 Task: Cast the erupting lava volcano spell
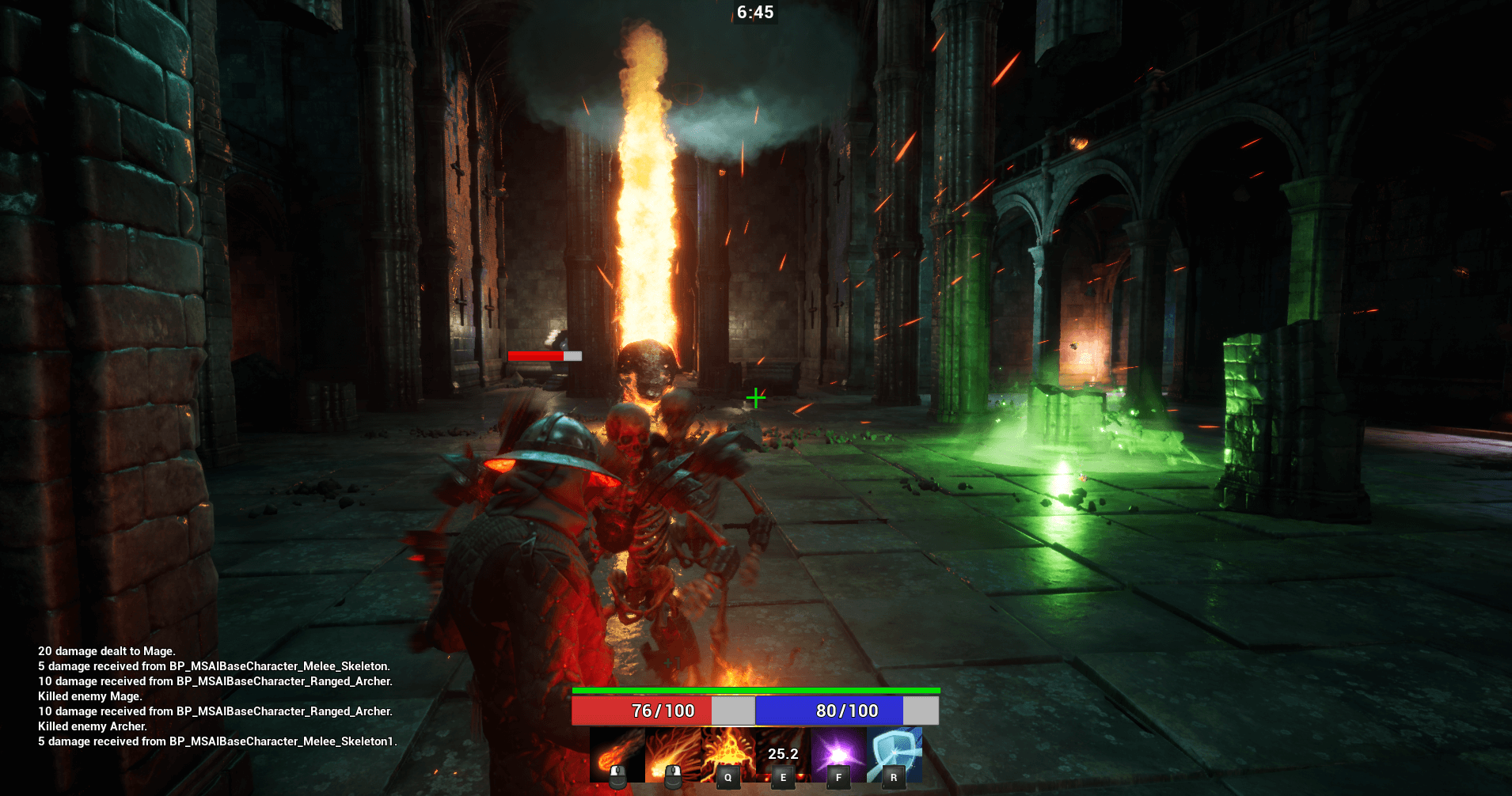click(x=728, y=756)
